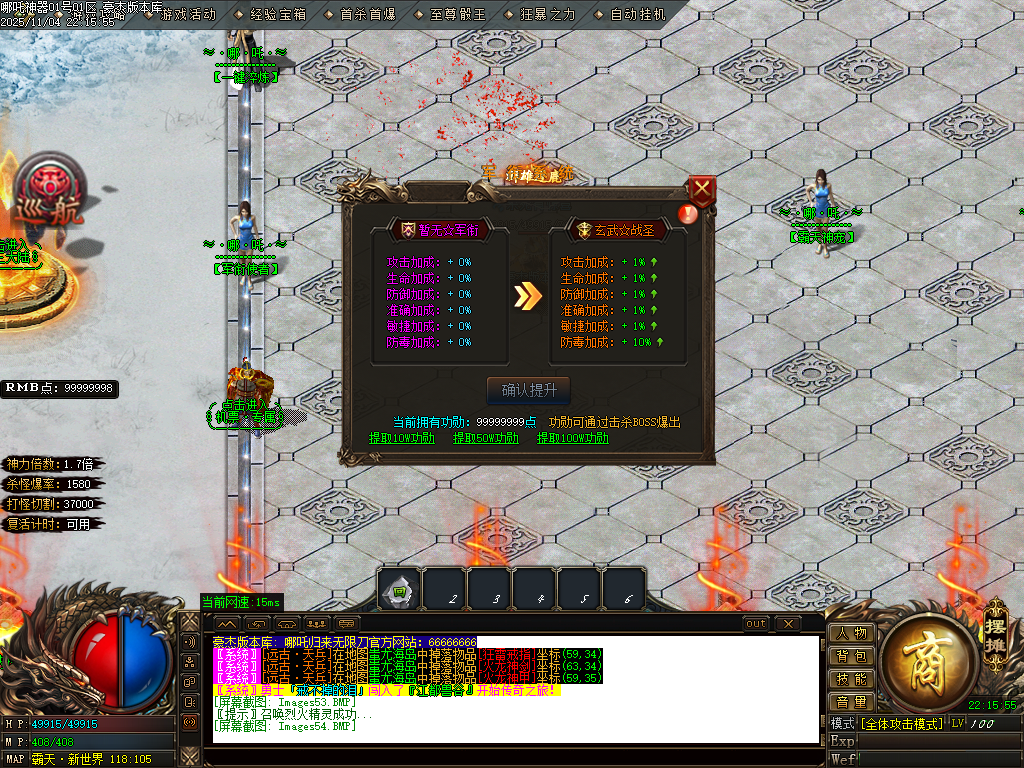This screenshot has width=1024, height=768.
Task: Open the 背包 bag inventory
Action: 851,657
